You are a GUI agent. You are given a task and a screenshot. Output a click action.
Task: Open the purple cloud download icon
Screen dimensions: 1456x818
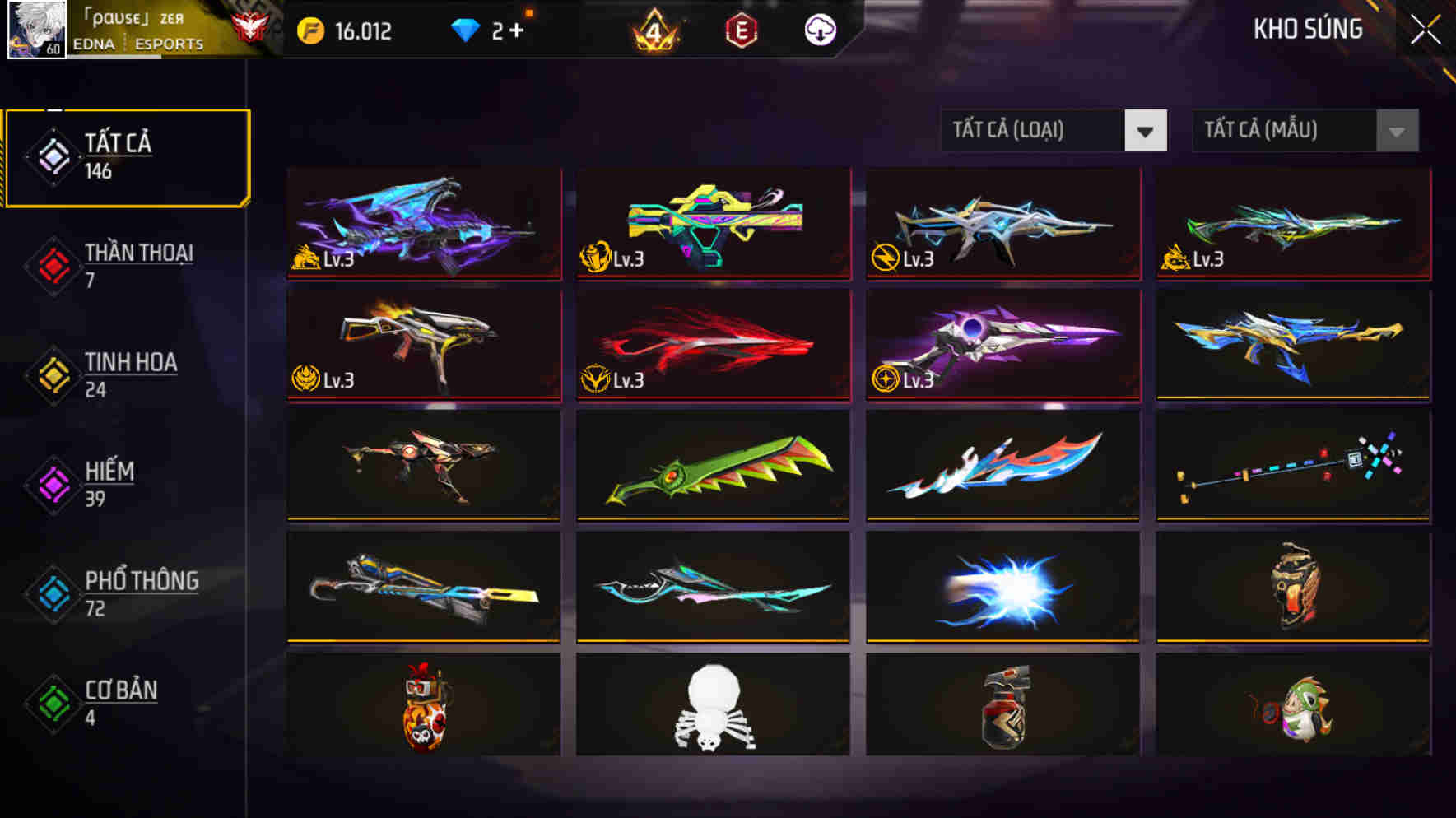point(818,30)
